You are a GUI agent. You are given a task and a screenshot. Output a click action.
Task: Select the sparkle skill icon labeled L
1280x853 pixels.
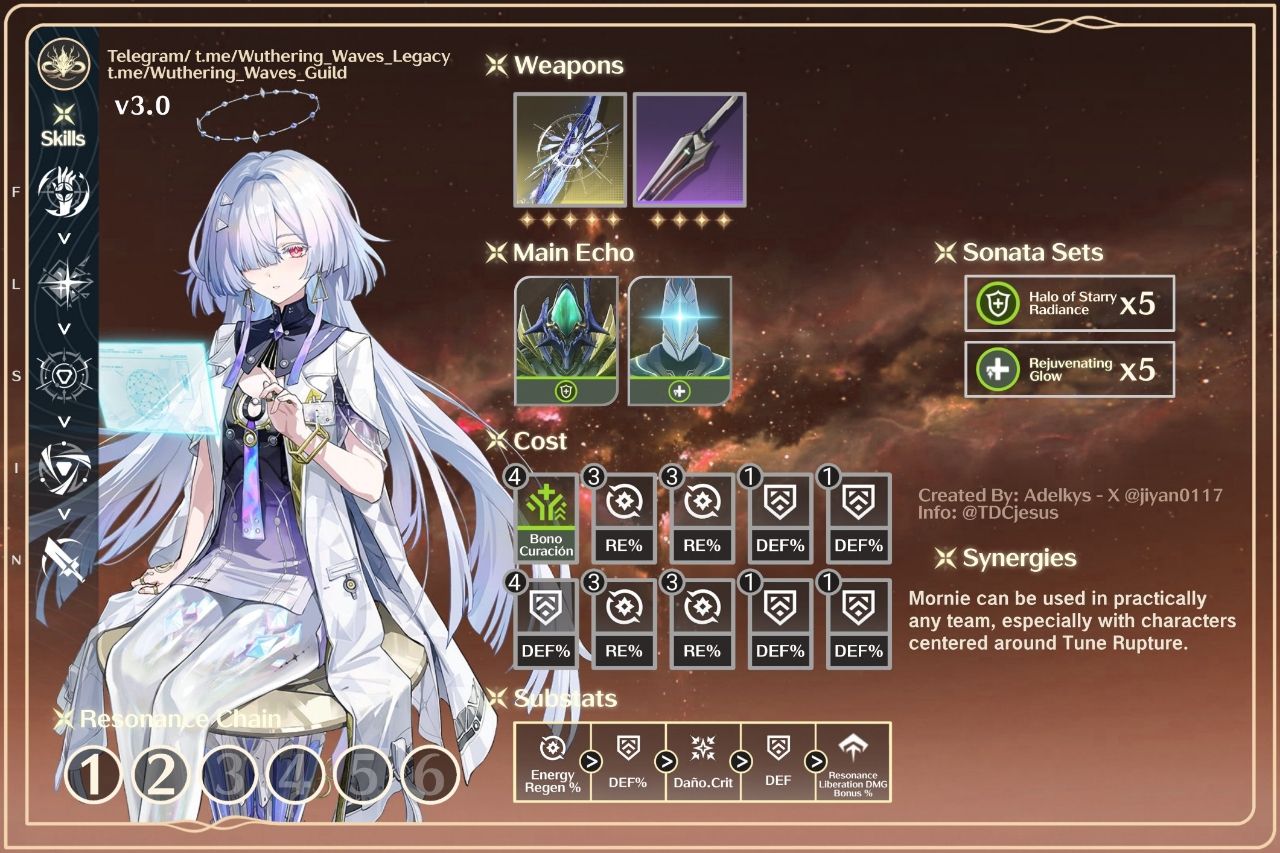(x=63, y=284)
